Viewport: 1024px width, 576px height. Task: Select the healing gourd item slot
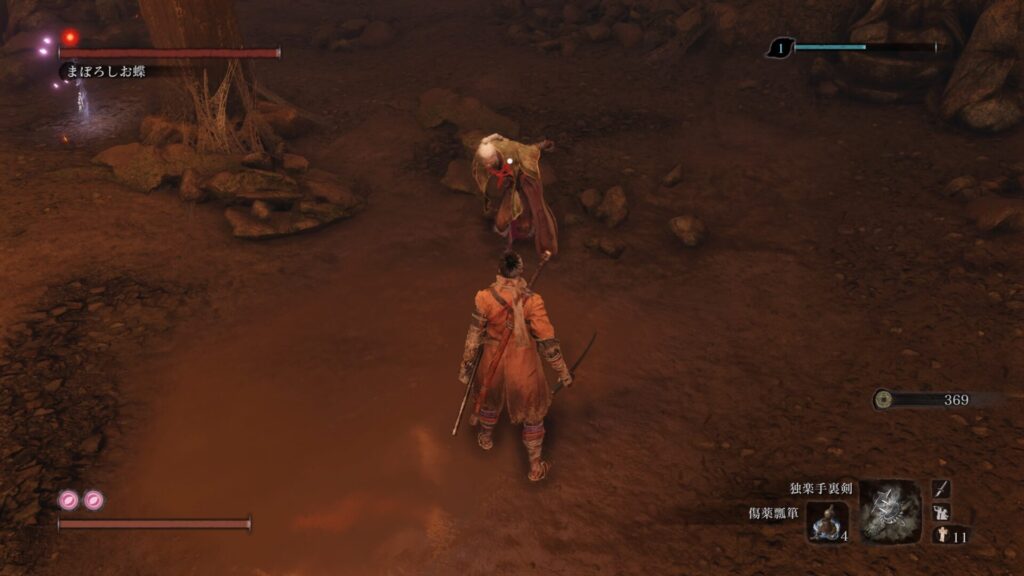point(828,521)
